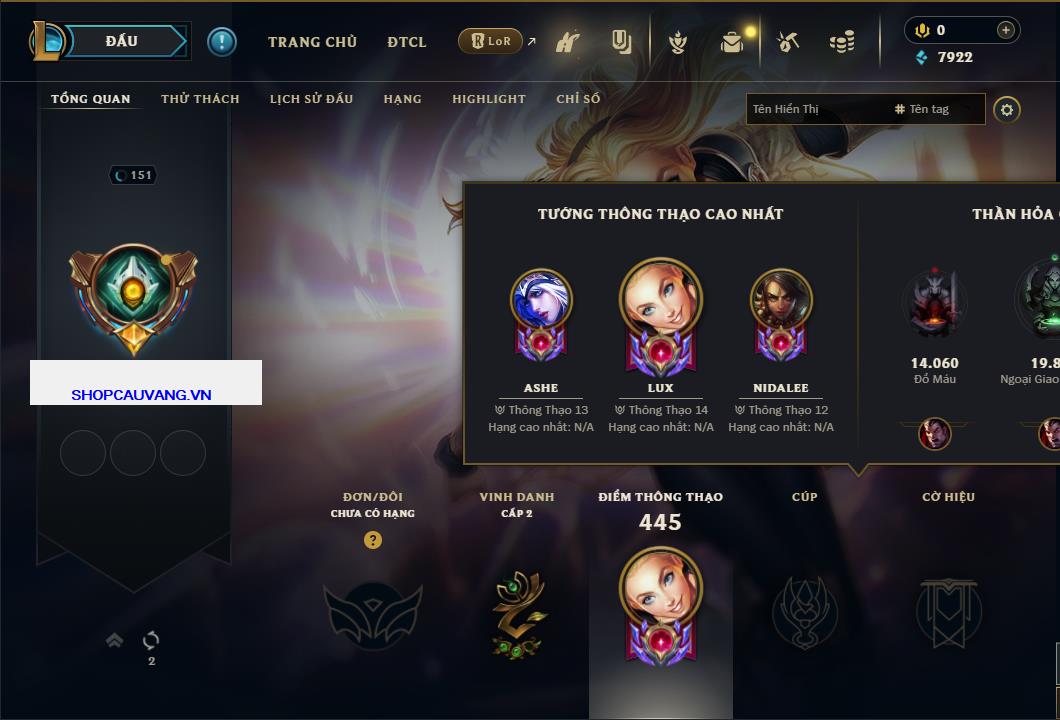Image resolution: width=1060 pixels, height=720 pixels.
Task: Launch the LoR shortcut
Action: pos(491,41)
